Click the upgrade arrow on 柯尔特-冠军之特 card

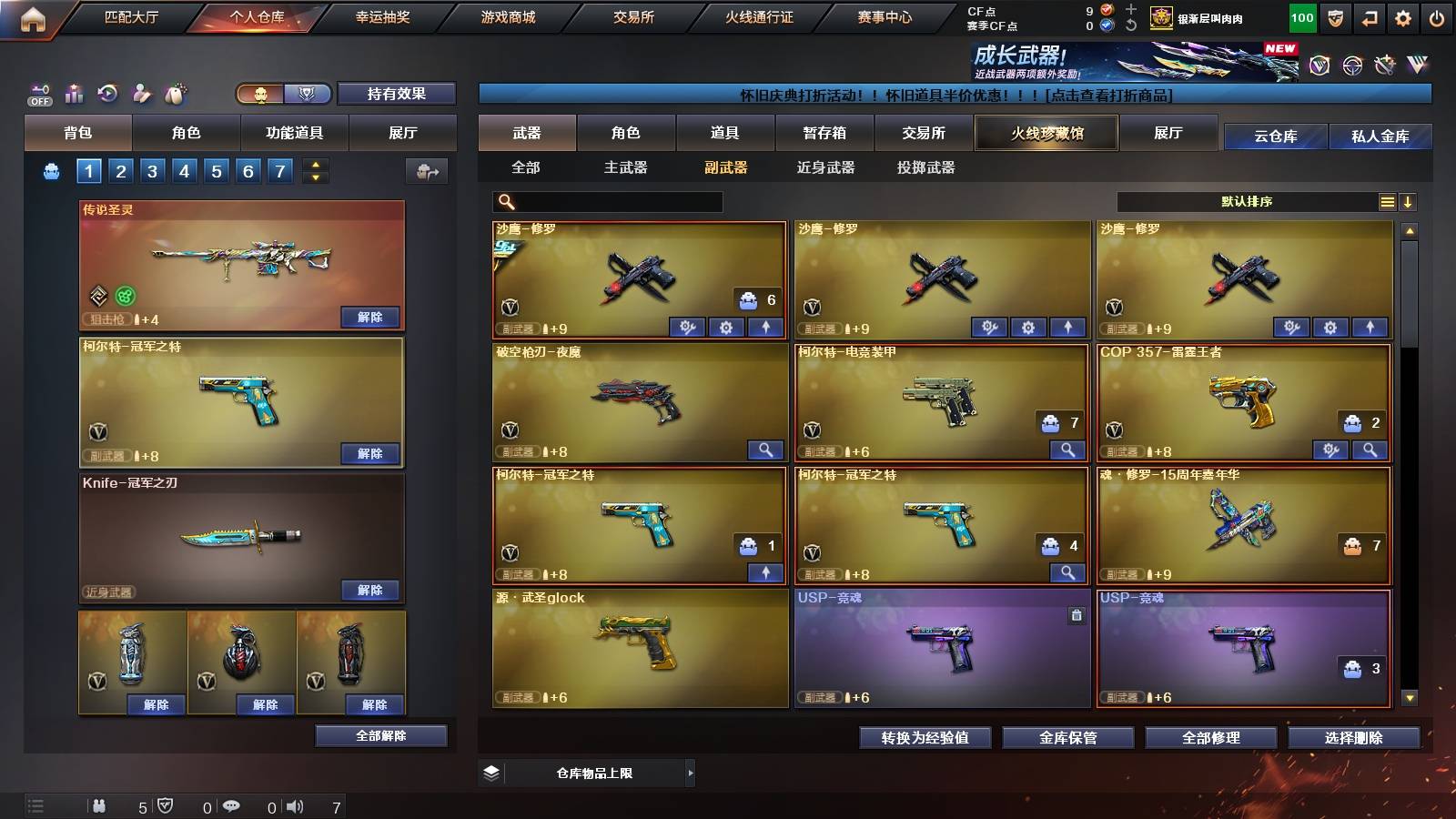click(767, 572)
